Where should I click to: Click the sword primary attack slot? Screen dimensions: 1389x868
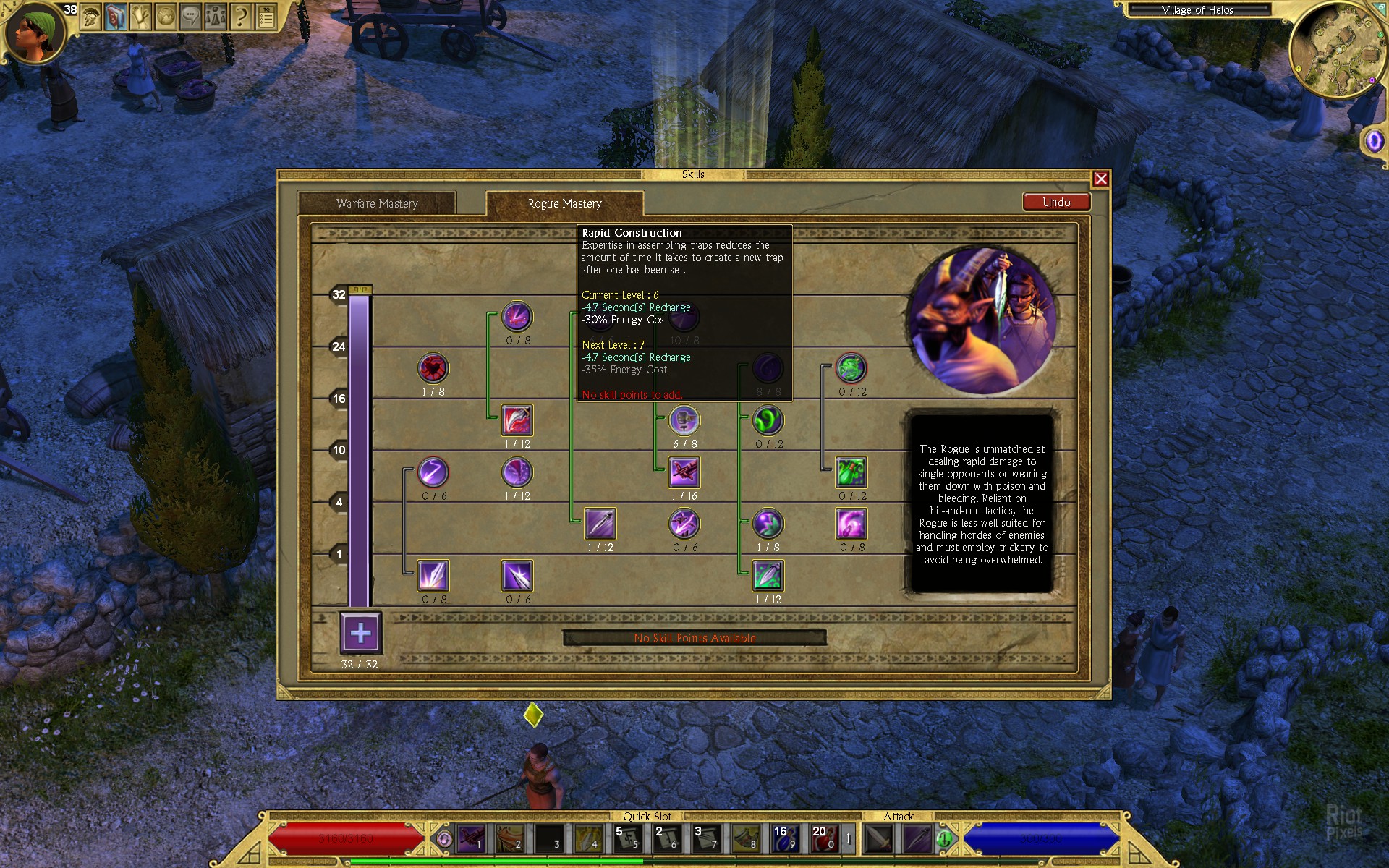click(x=879, y=839)
